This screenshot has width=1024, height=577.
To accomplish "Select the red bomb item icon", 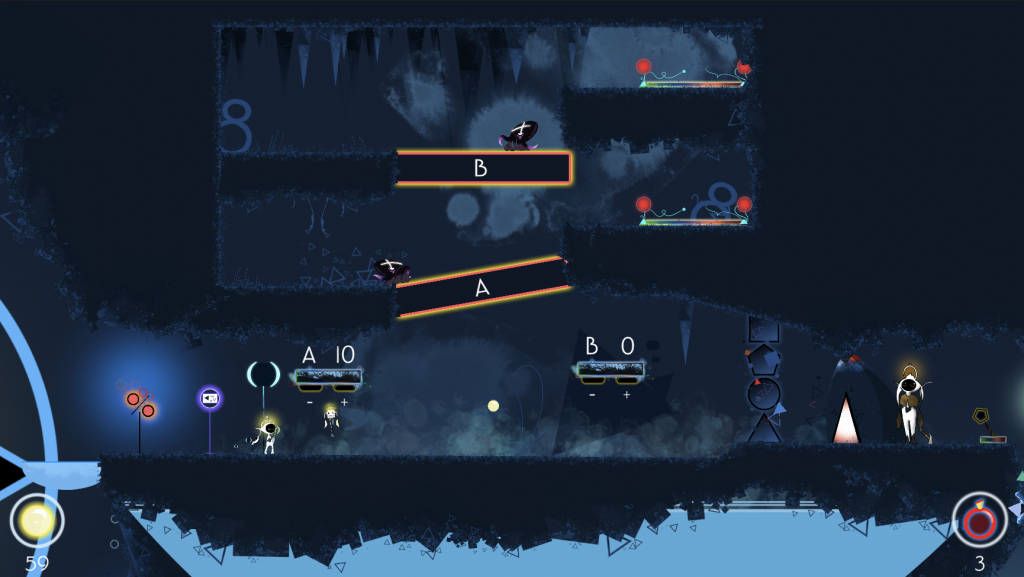I will point(979,520).
